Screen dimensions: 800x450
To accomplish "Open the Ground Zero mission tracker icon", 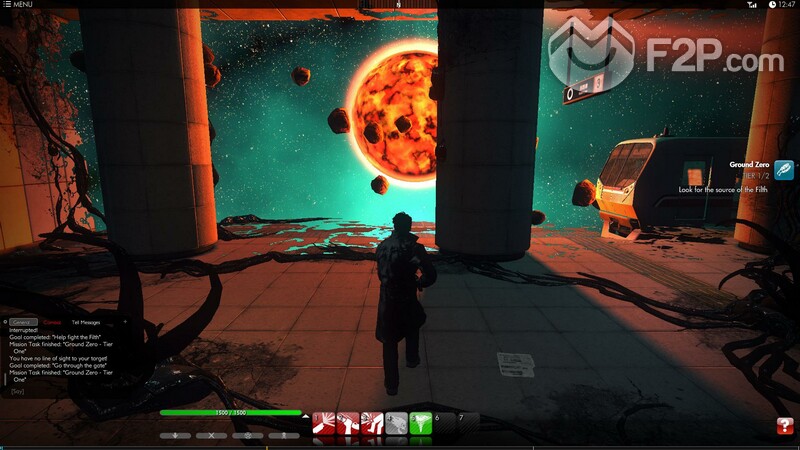I will 784,171.
